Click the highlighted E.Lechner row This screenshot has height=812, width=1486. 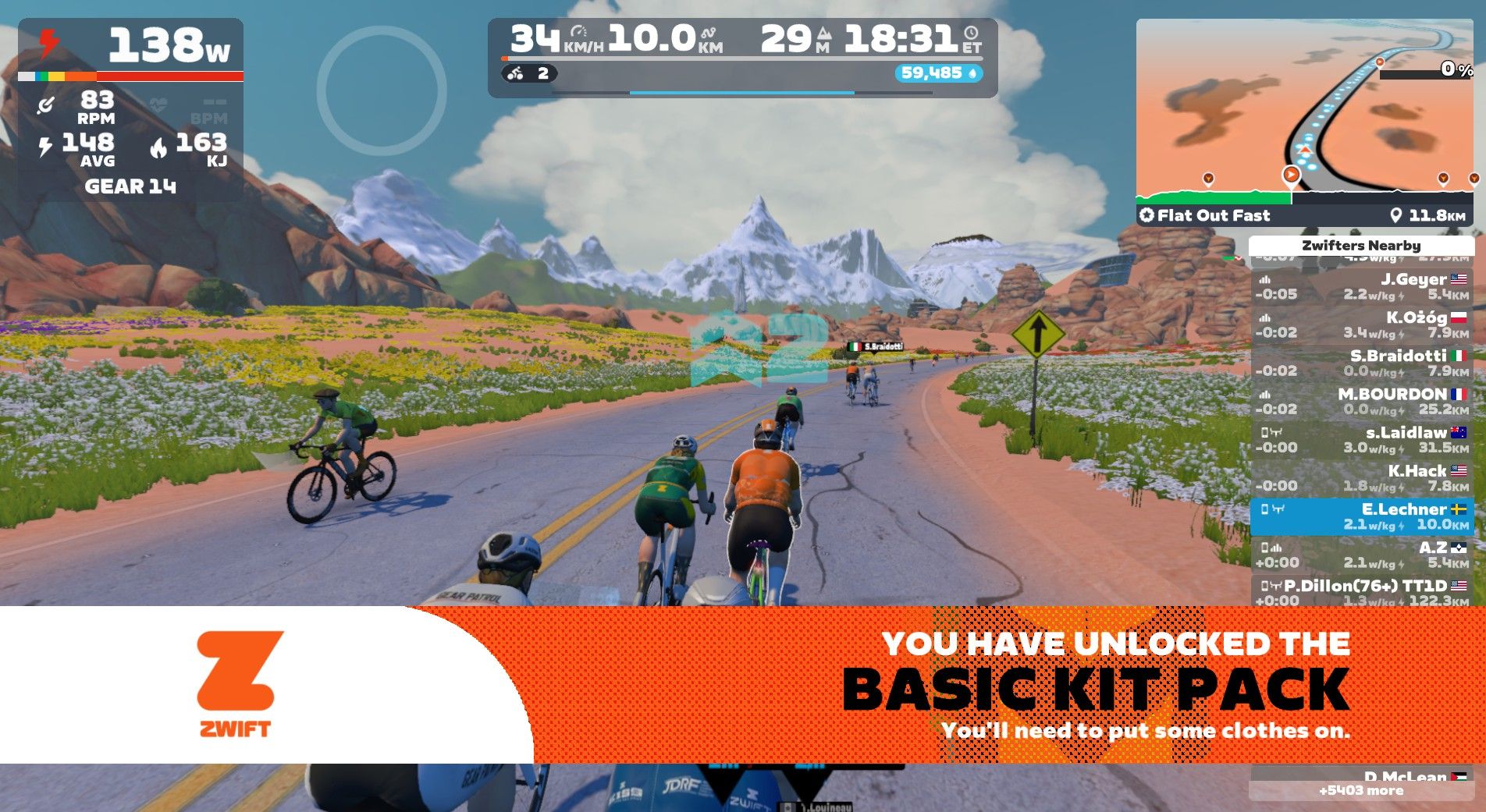(1361, 516)
